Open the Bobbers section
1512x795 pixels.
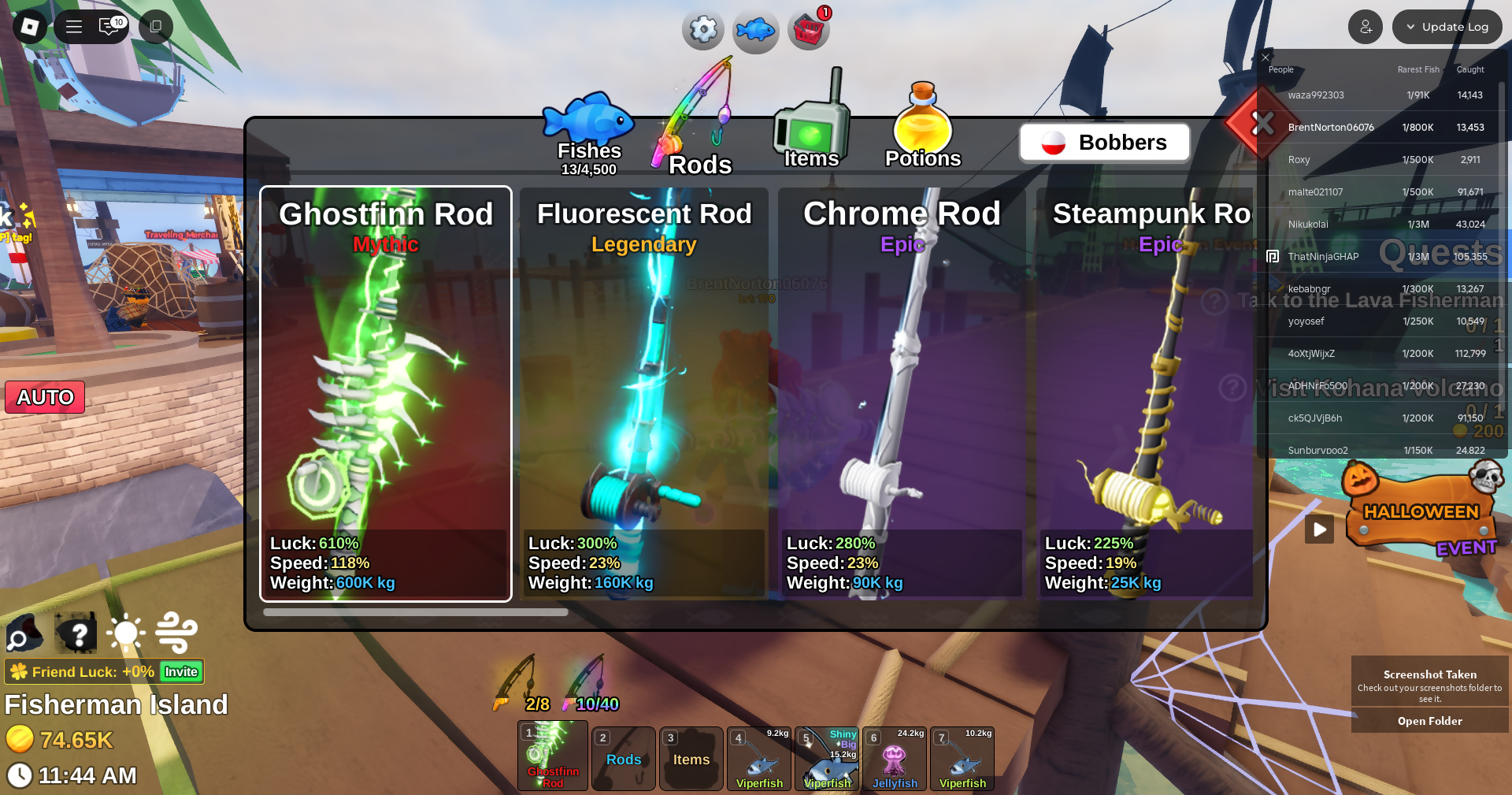1104,143
